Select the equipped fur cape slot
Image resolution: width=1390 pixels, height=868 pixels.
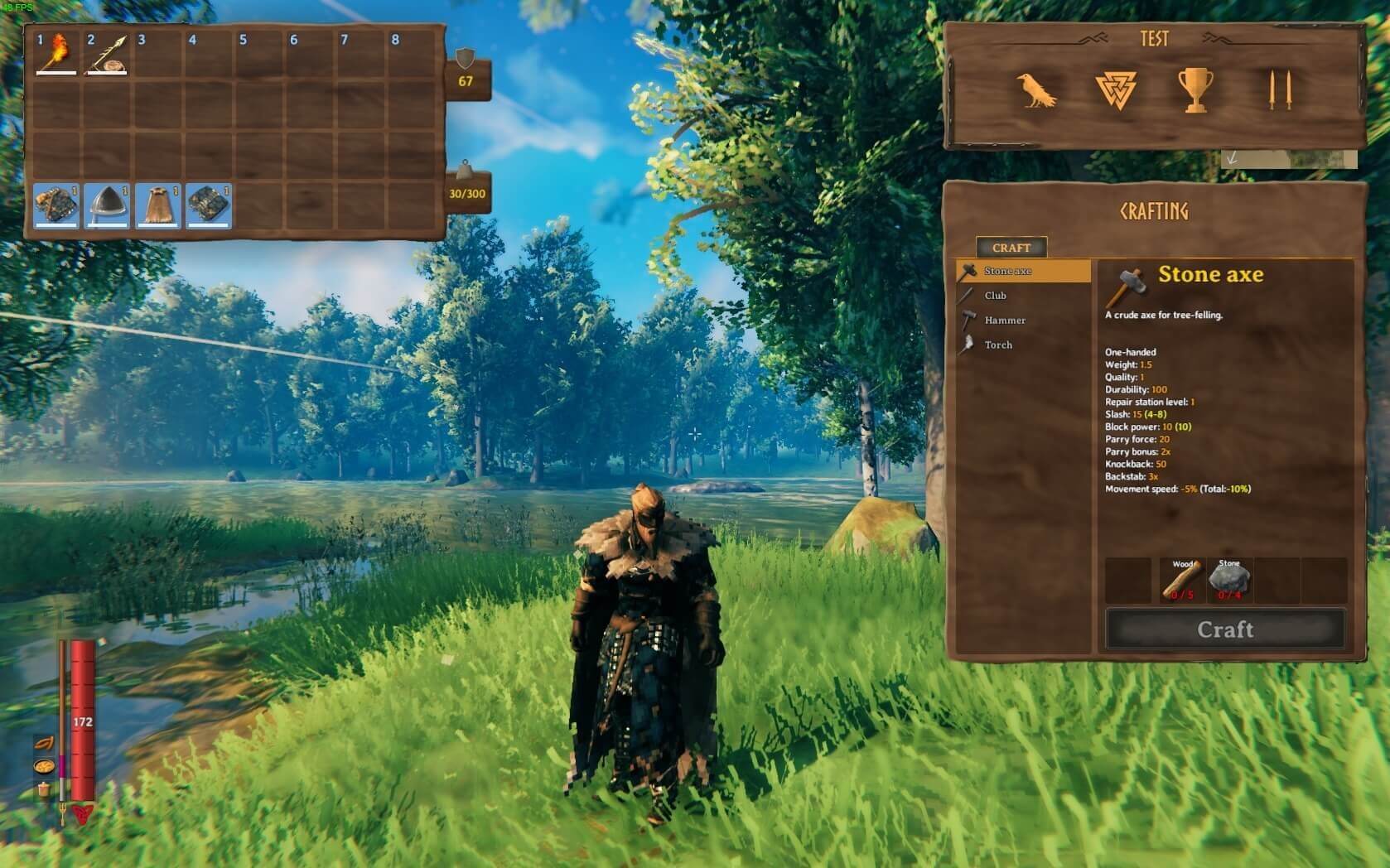(157, 205)
